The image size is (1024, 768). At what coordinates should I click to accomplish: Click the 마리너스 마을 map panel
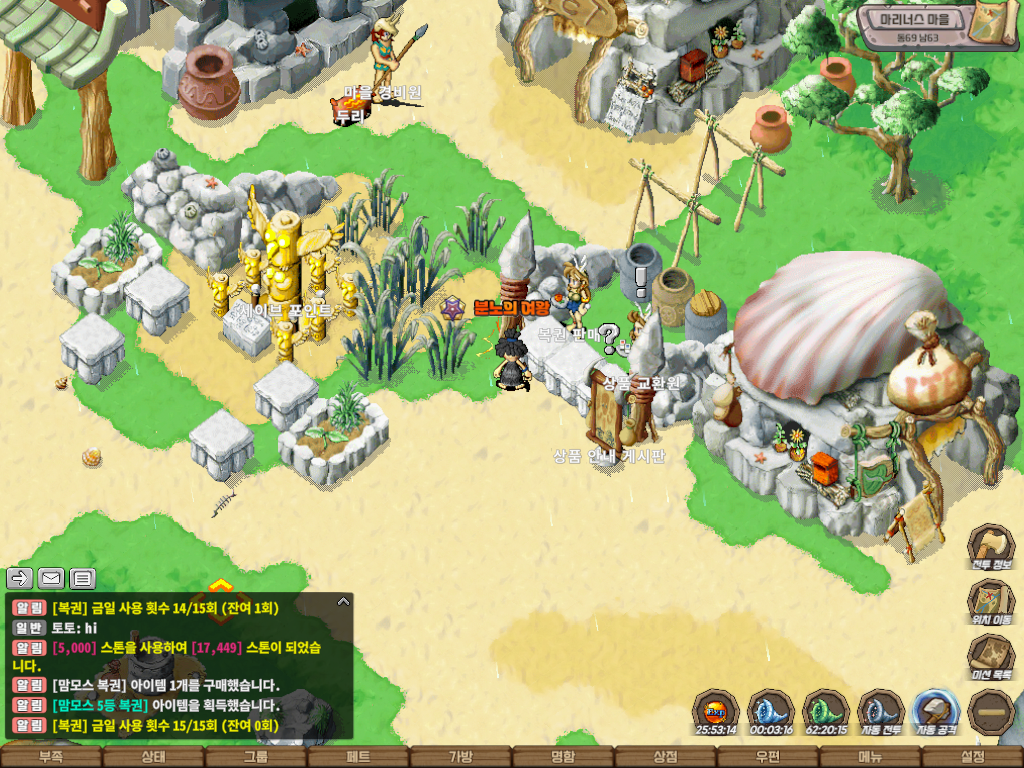(x=922, y=27)
